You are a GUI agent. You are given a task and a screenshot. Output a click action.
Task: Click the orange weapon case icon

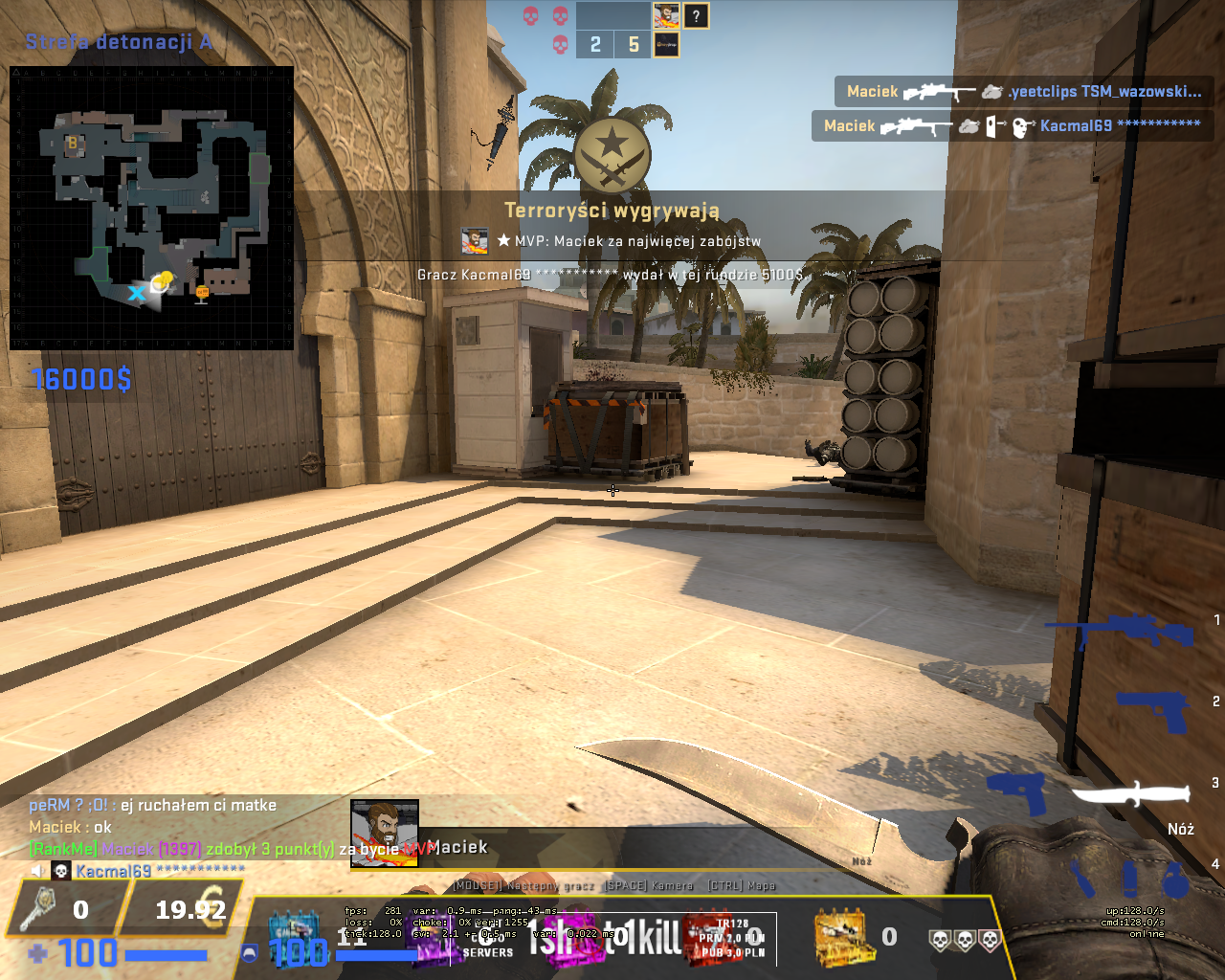(839, 937)
